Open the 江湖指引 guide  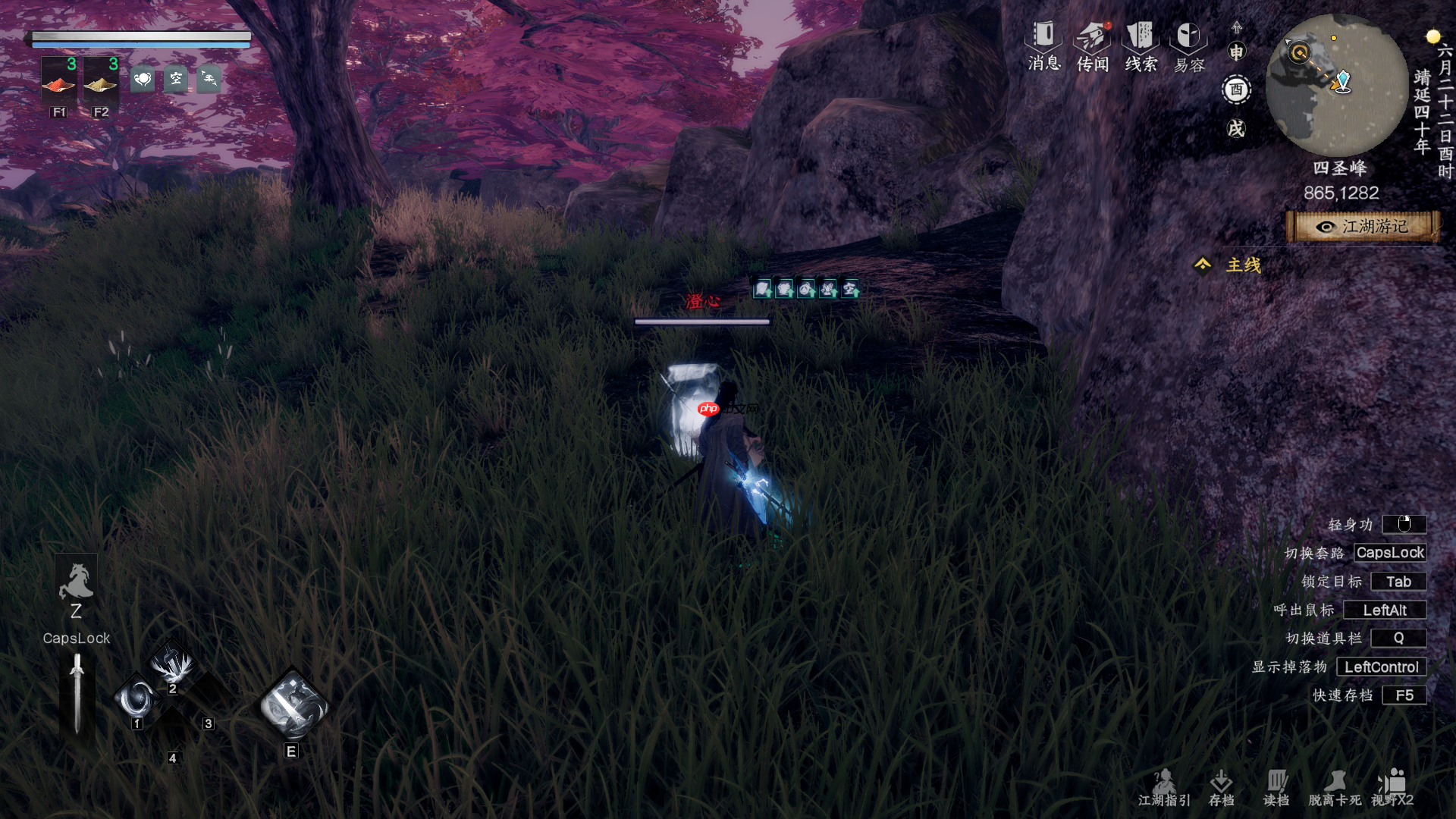coord(1164,788)
